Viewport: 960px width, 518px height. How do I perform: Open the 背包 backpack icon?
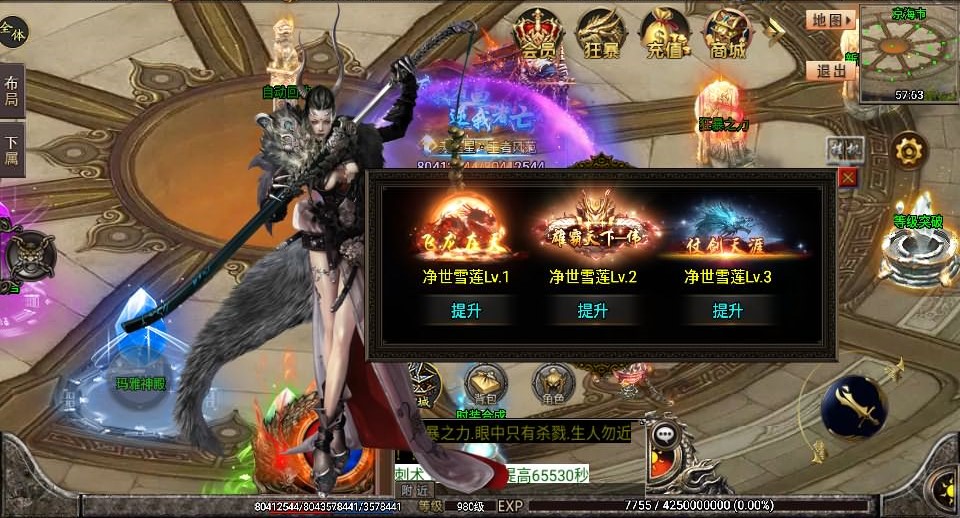[483, 384]
